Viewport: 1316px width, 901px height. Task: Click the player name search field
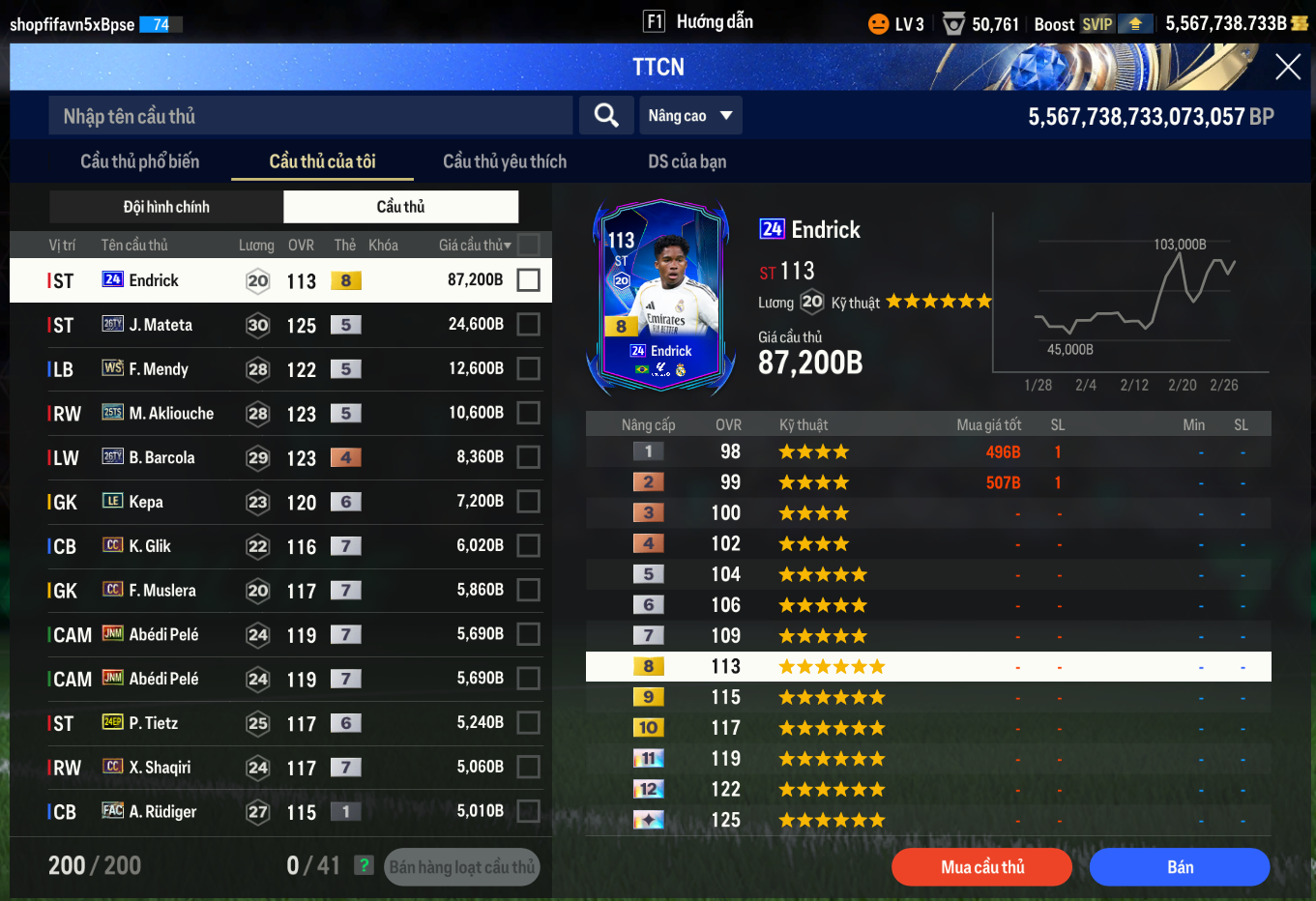[309, 116]
